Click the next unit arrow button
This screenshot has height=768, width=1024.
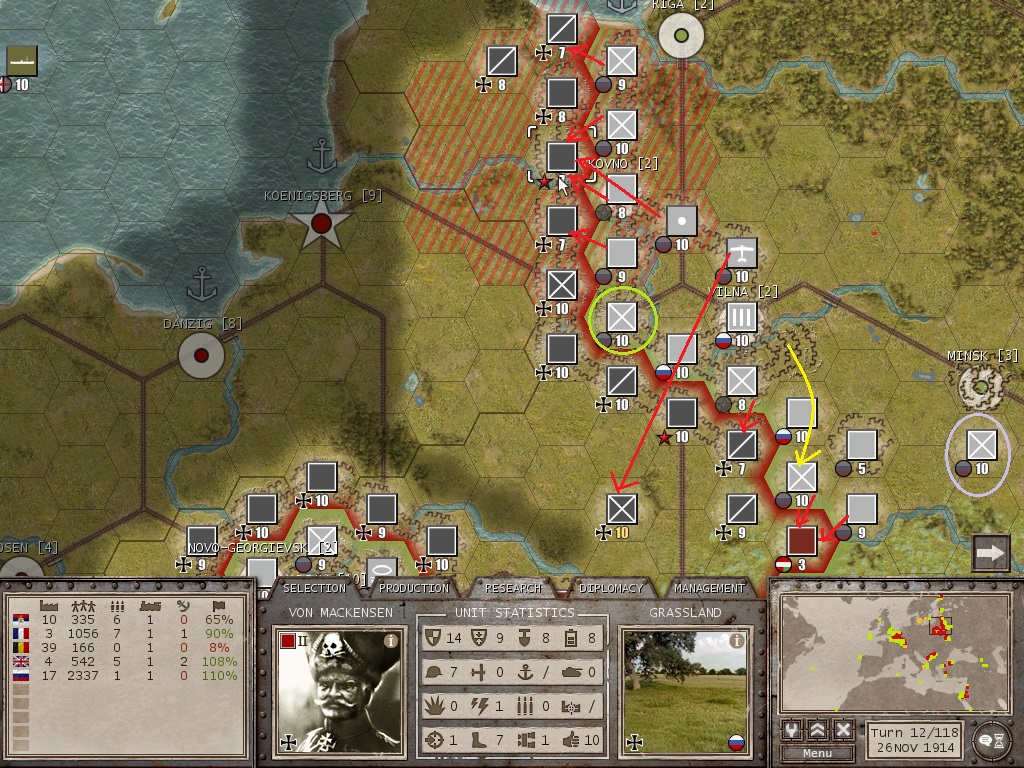tap(990, 553)
